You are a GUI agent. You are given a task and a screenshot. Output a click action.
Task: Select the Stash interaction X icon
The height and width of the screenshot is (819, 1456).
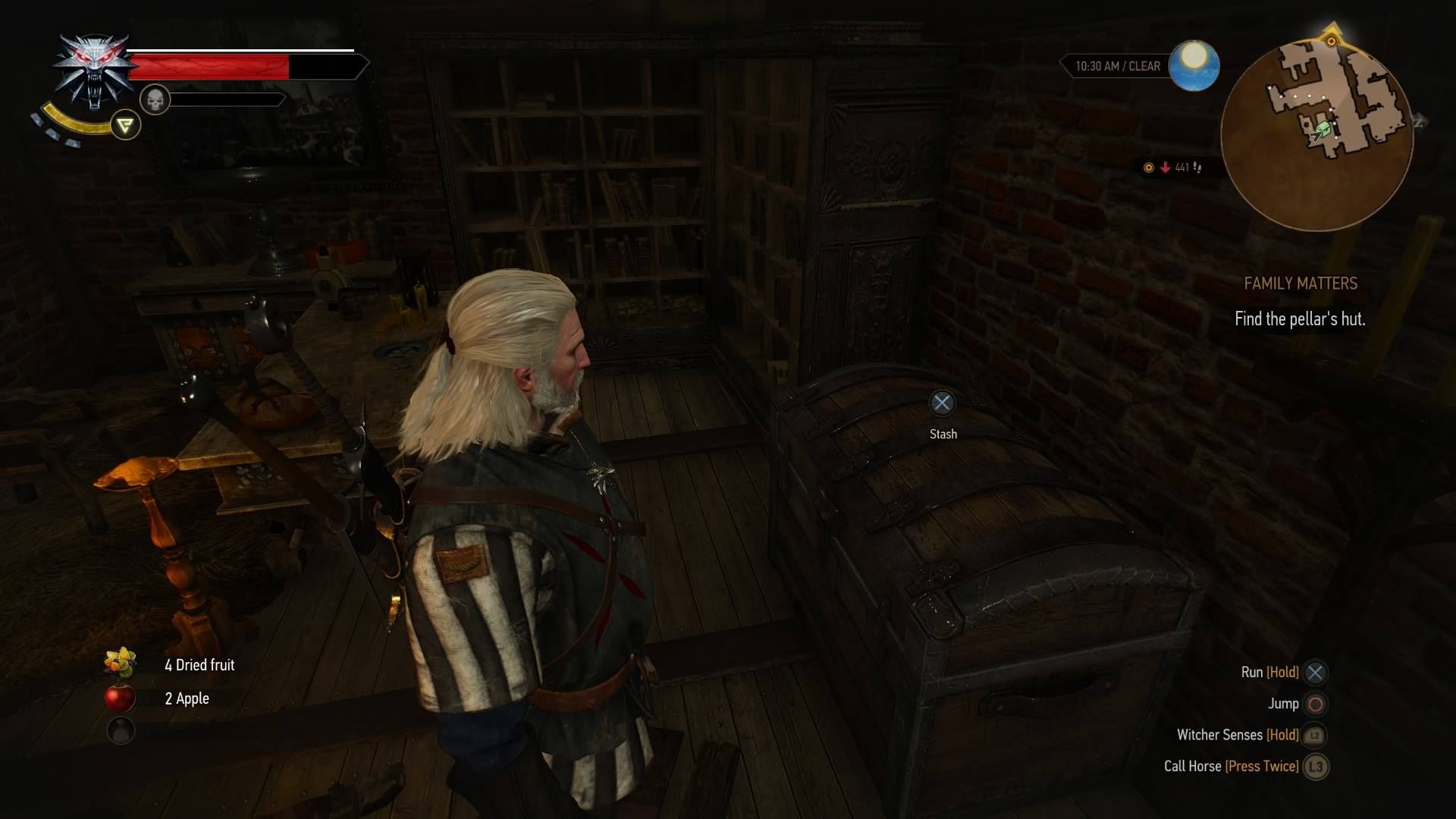pyautogui.click(x=942, y=403)
